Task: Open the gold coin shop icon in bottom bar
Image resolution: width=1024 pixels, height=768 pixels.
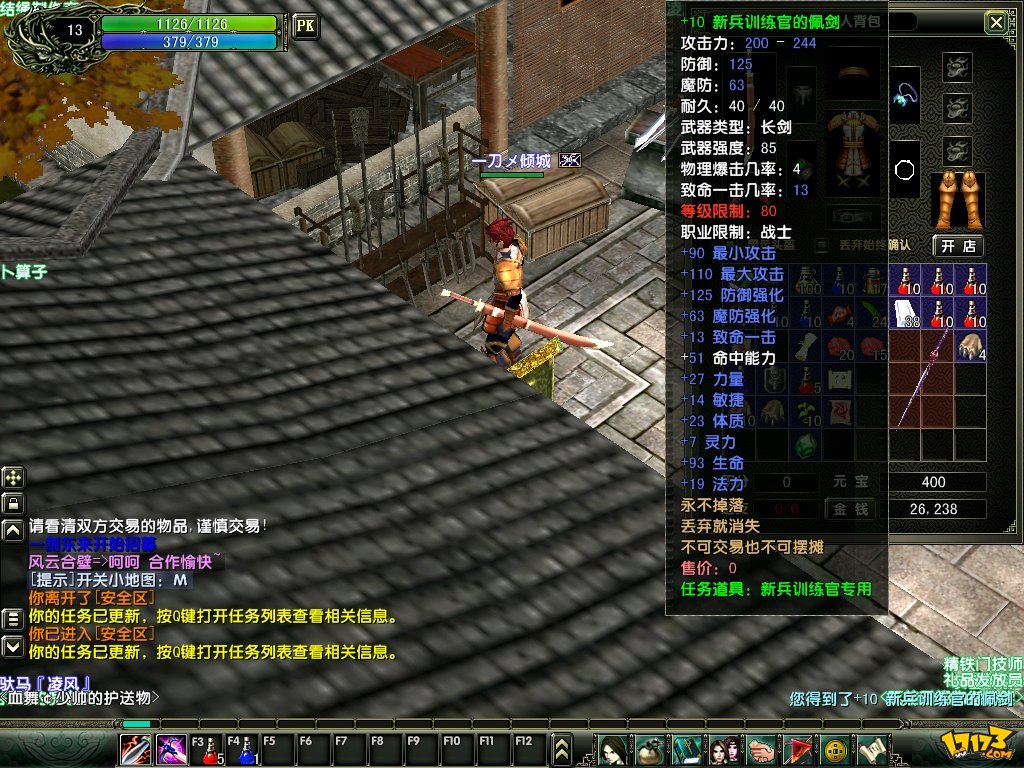Action: pos(835,749)
